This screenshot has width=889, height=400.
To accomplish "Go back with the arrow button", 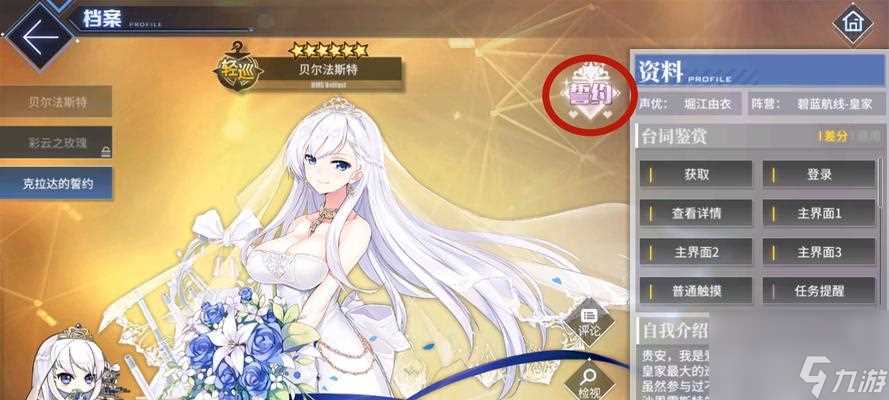I will pyautogui.click(x=38, y=36).
